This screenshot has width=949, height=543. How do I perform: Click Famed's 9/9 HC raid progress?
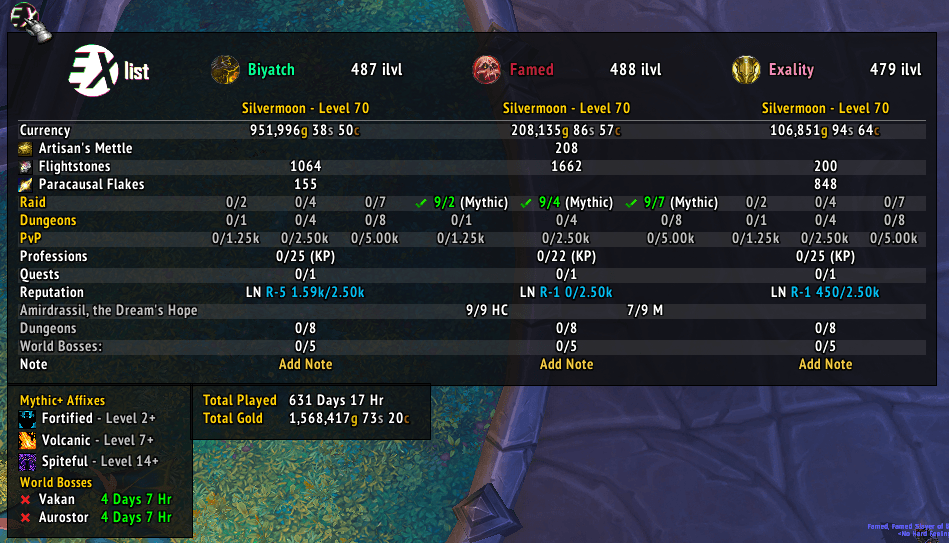click(487, 310)
